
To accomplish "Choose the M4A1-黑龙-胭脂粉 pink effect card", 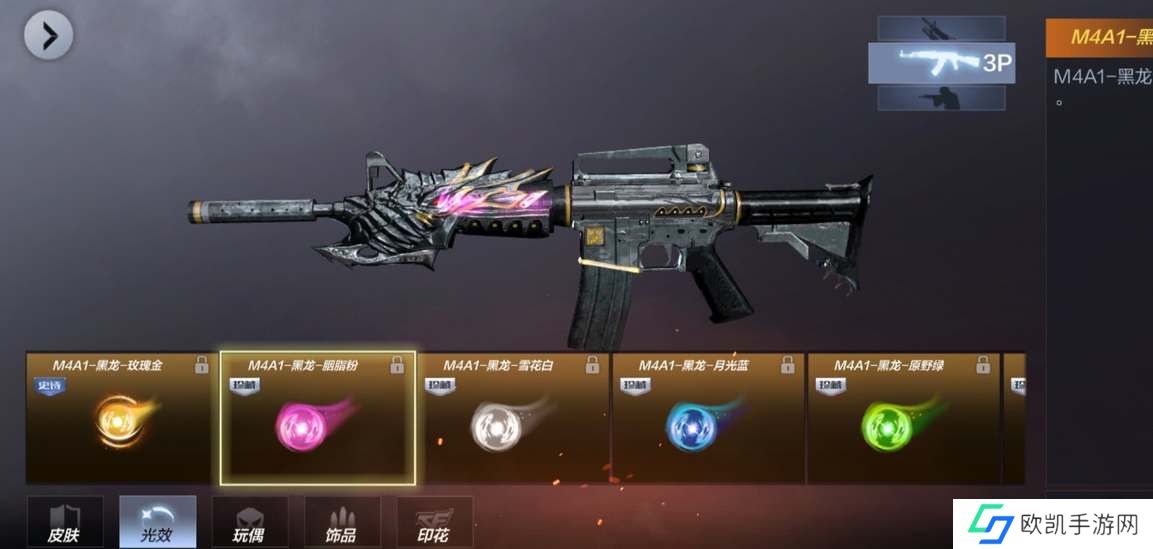I will [317, 419].
